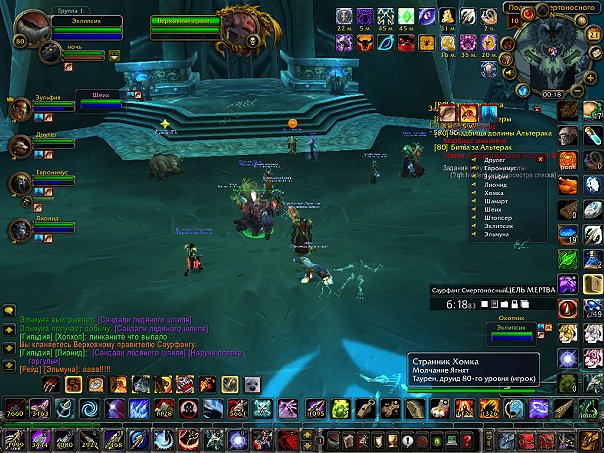Choose Штопсер in the voice chat list
The image size is (604, 453).
point(497,219)
